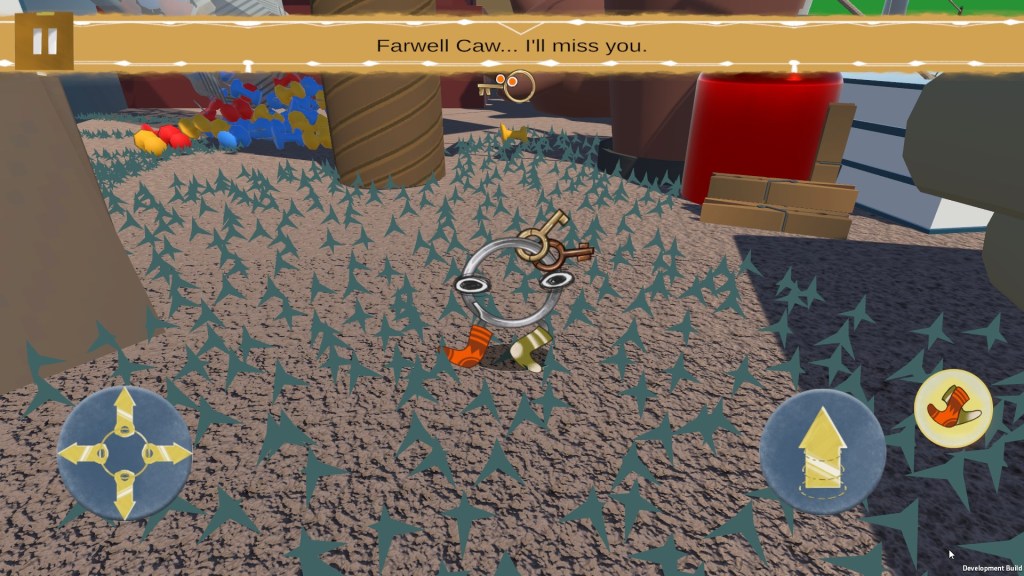Tap the yellow up-arrow jump button

[822, 452]
